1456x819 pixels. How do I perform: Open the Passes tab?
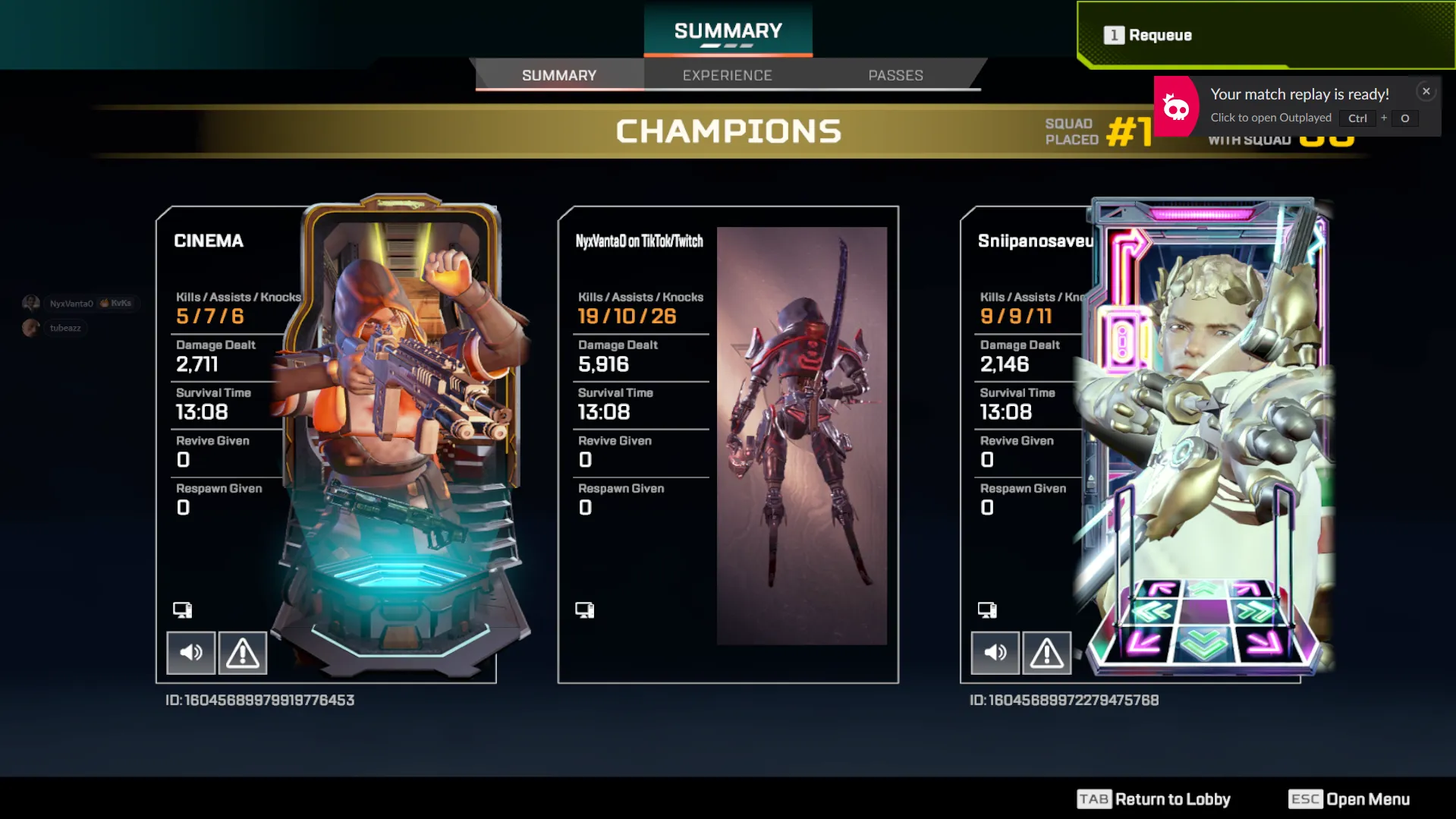(x=895, y=75)
